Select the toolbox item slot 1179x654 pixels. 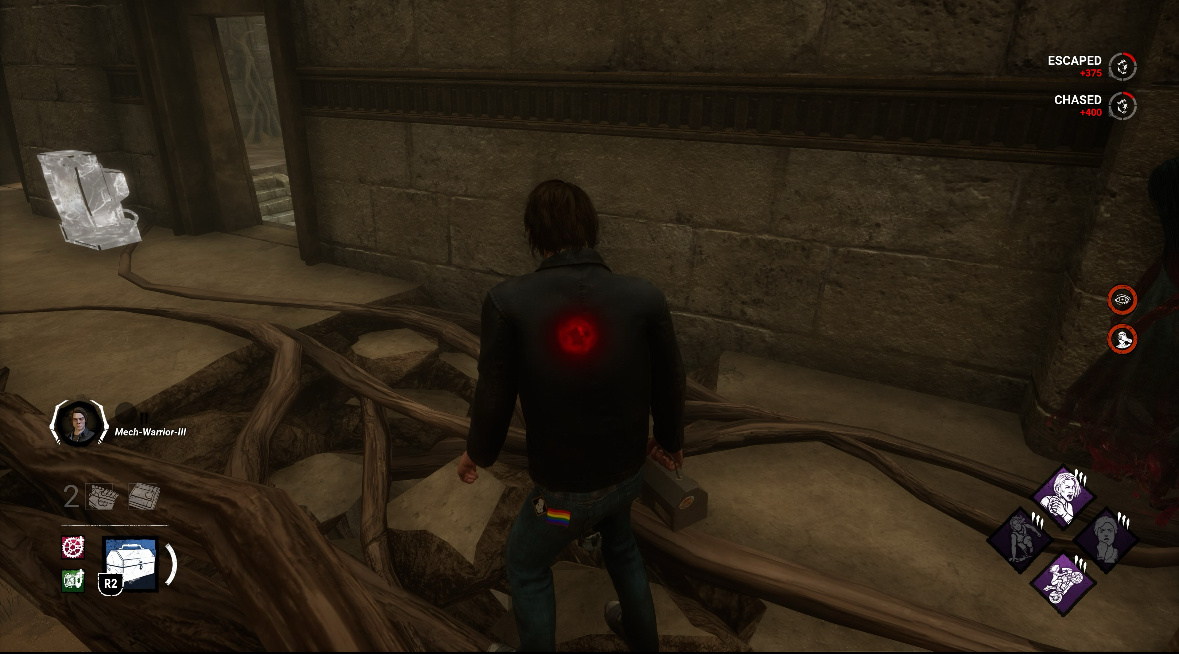(130, 564)
